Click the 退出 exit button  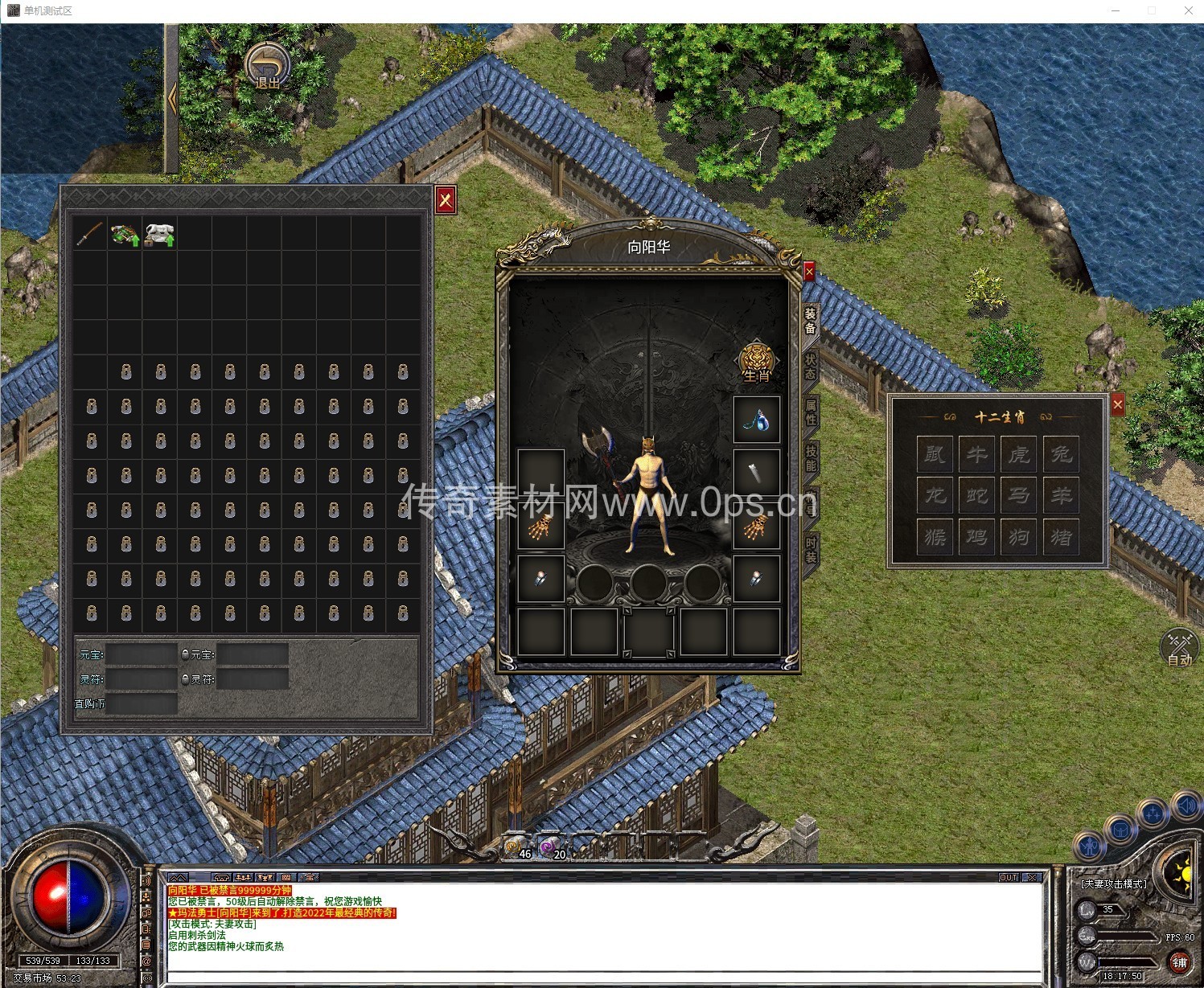pos(268,67)
